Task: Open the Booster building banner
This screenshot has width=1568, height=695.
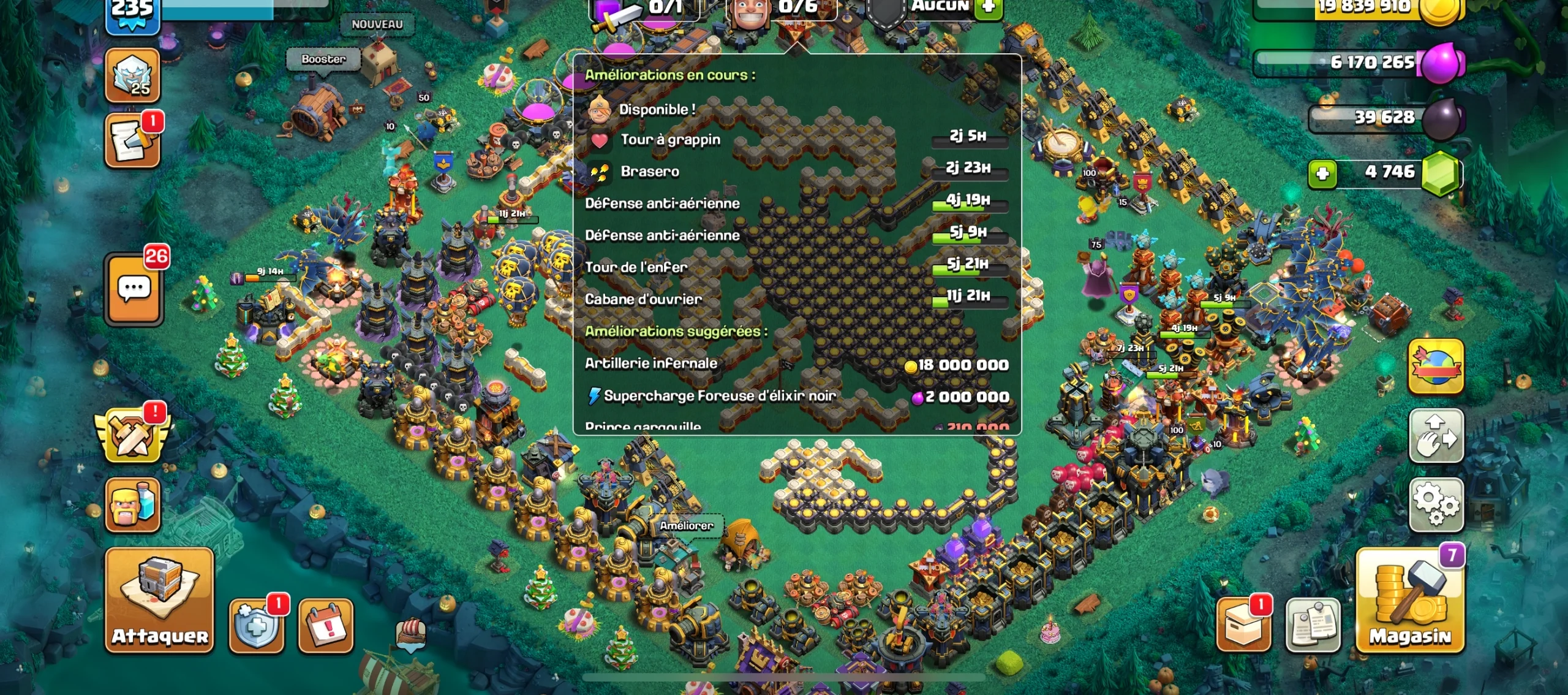Action: 323,59
